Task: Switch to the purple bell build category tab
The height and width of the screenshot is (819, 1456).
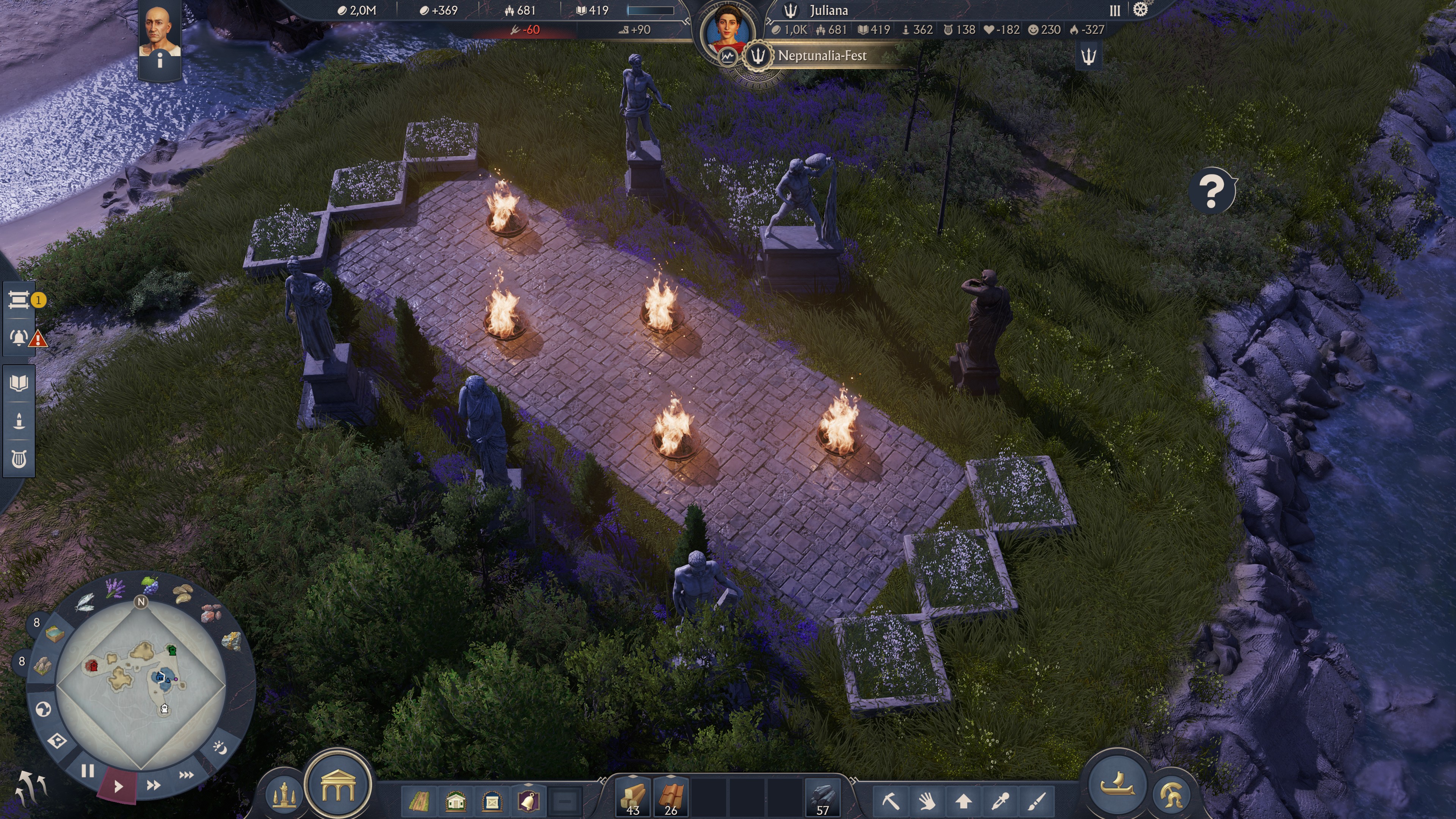Action: (x=529, y=803)
